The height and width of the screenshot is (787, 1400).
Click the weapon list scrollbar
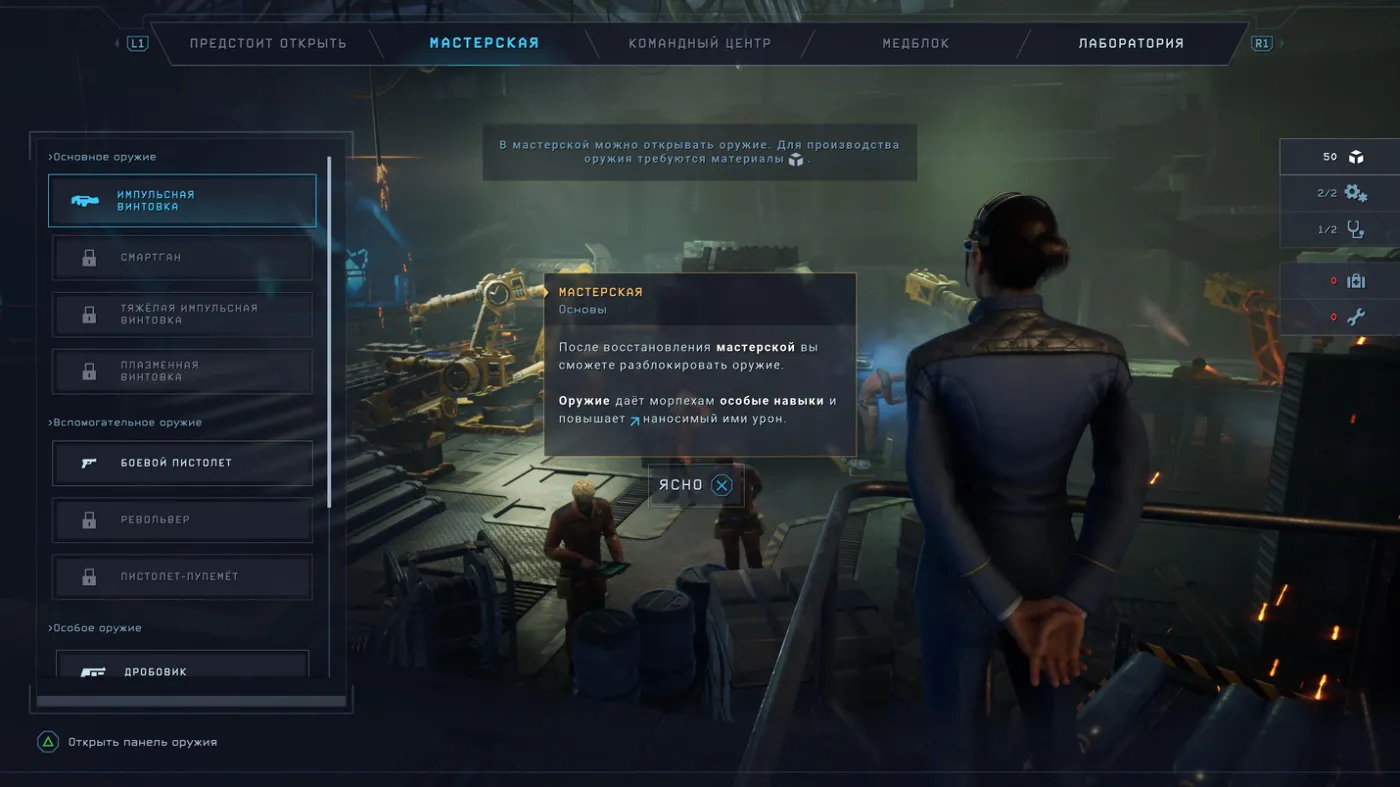[x=329, y=330]
